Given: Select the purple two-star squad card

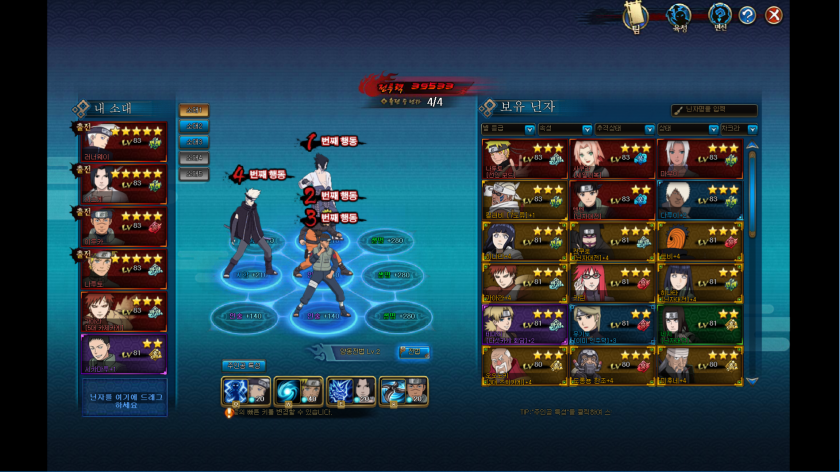Looking at the screenshot, I should pos(124,353).
